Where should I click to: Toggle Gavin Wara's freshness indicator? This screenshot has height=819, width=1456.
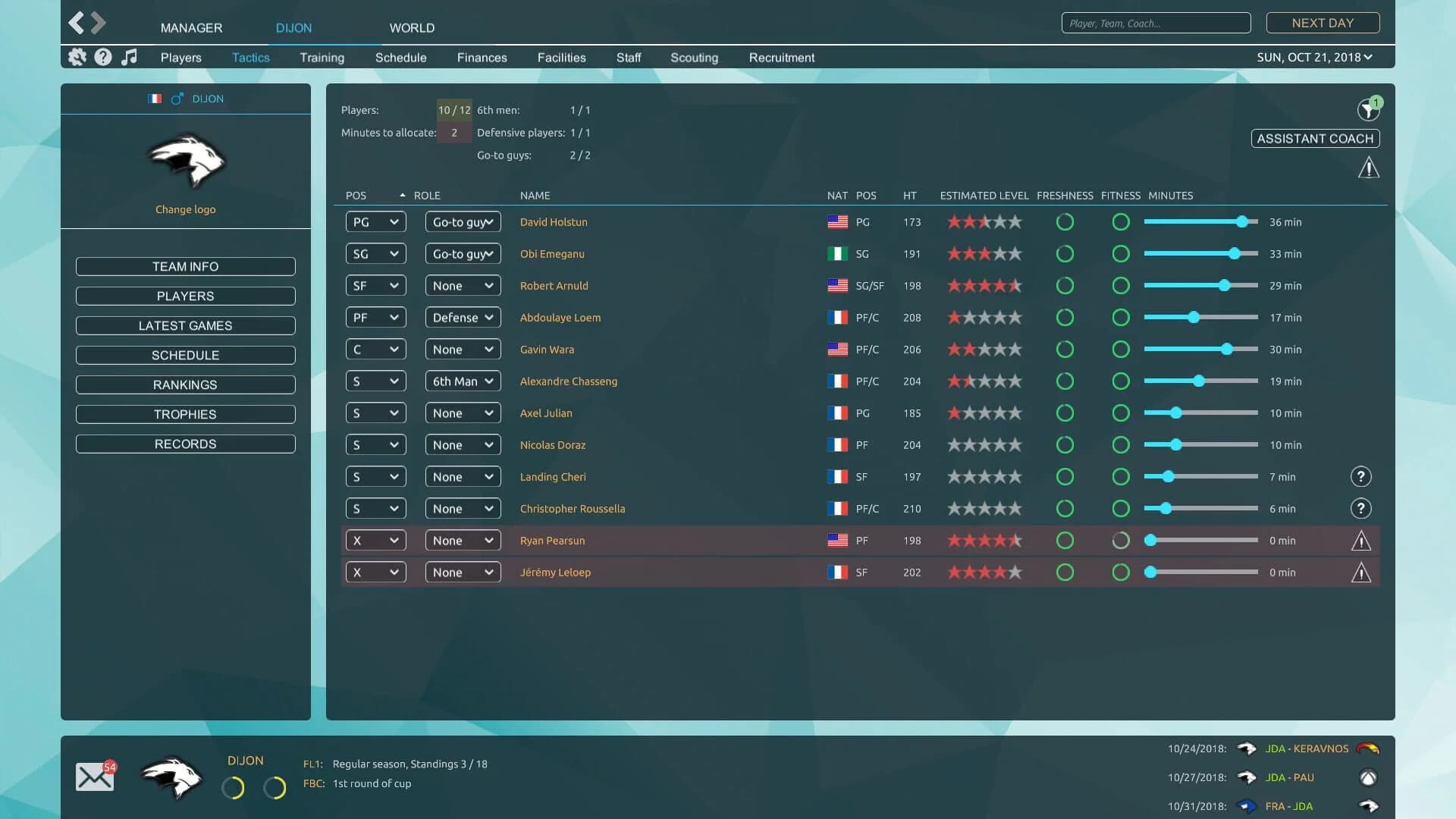1065,350
